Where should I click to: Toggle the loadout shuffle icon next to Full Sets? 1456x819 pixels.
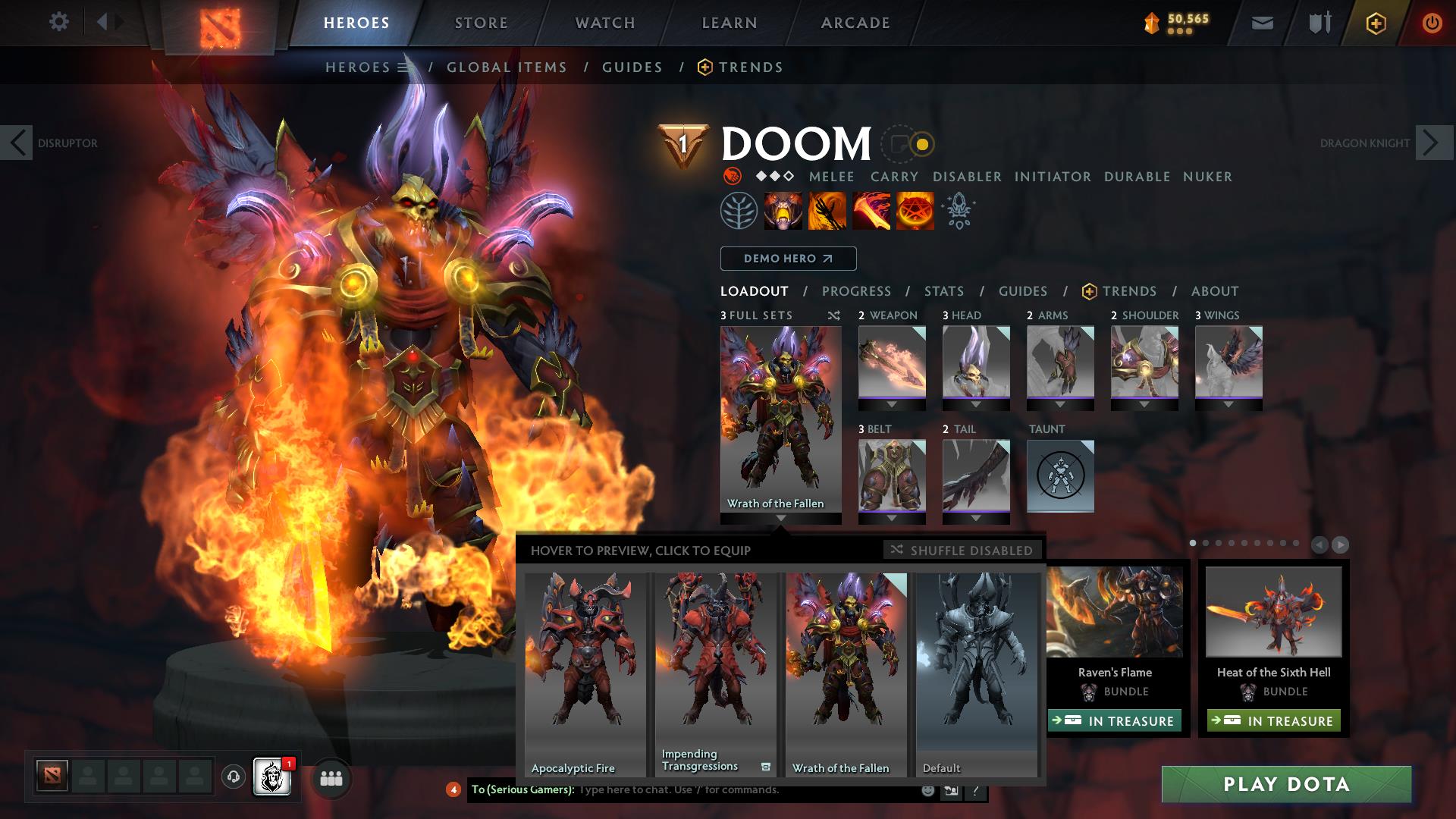(x=833, y=315)
